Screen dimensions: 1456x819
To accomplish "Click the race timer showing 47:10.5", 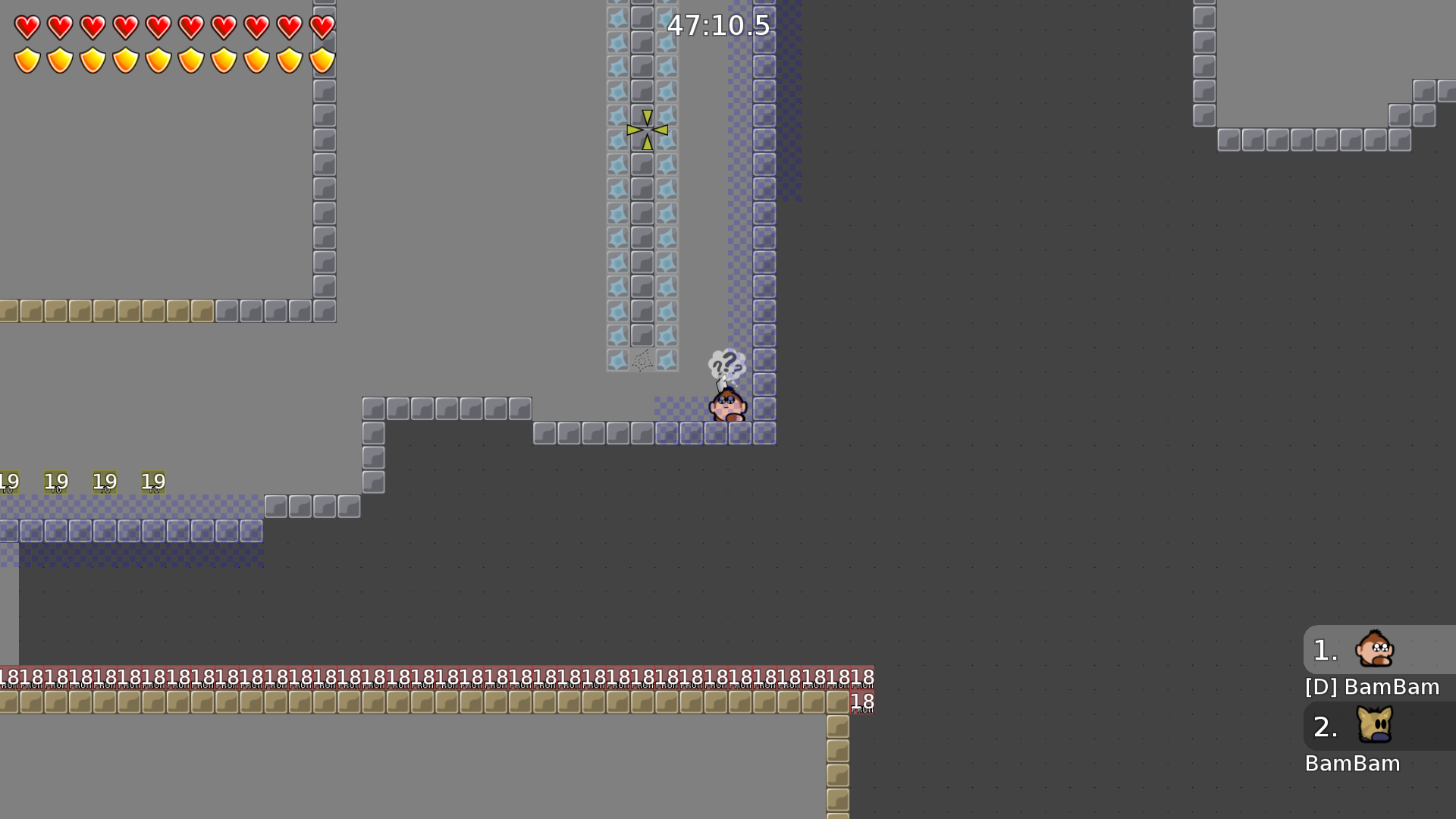I will click(717, 26).
